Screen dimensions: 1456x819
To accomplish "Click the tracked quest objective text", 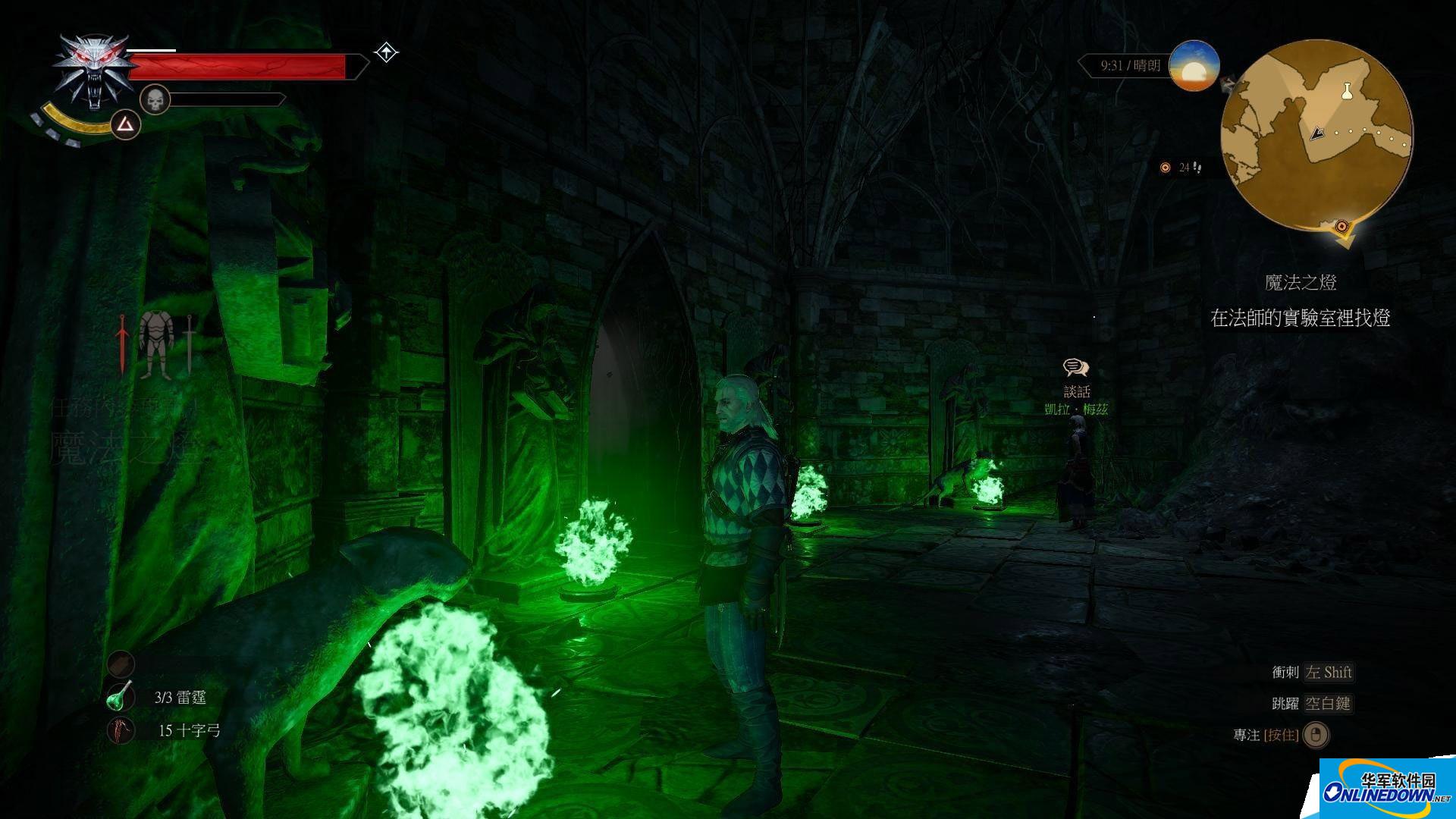I will tap(1300, 318).
